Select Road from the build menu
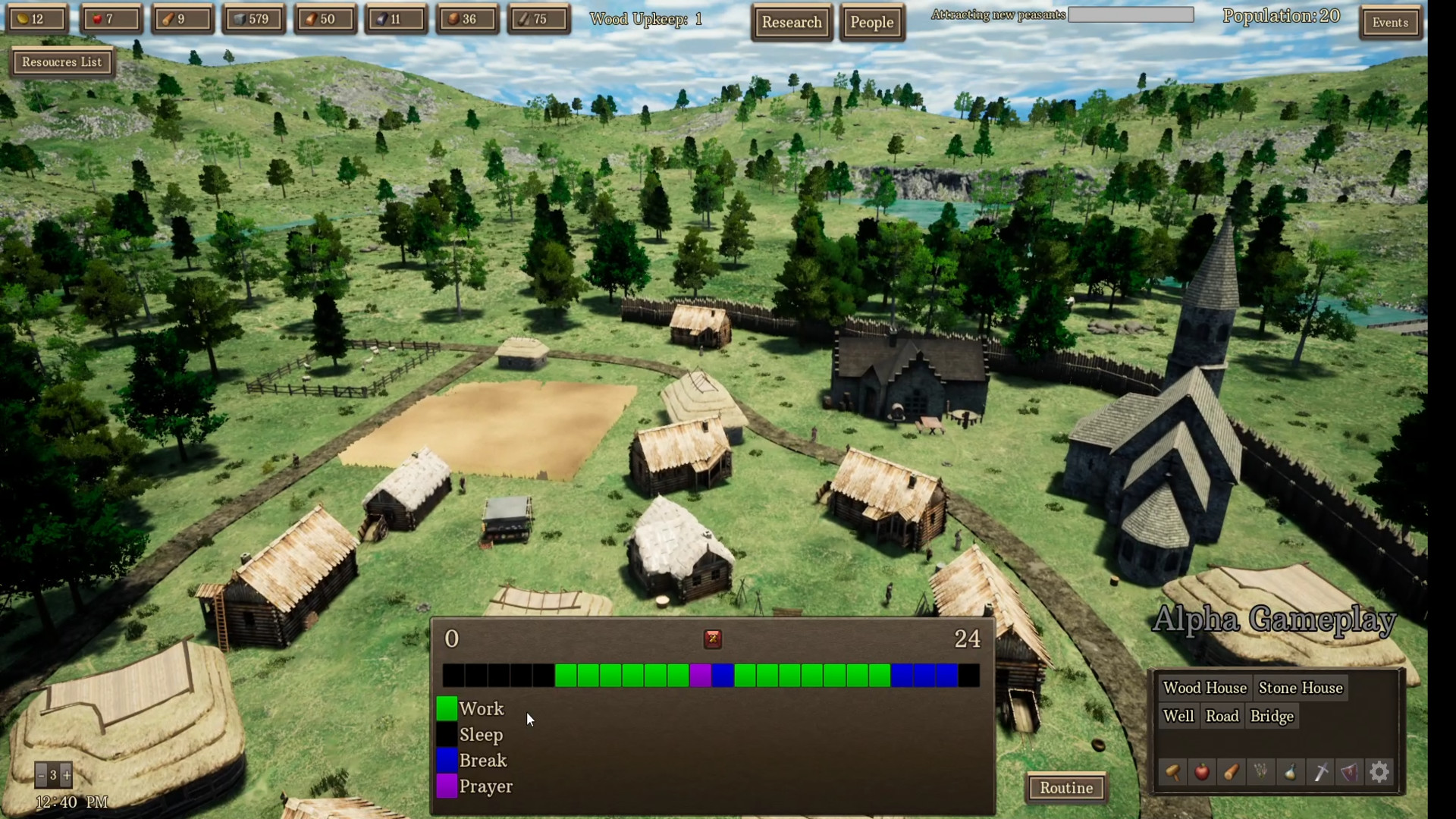 pyautogui.click(x=1222, y=717)
